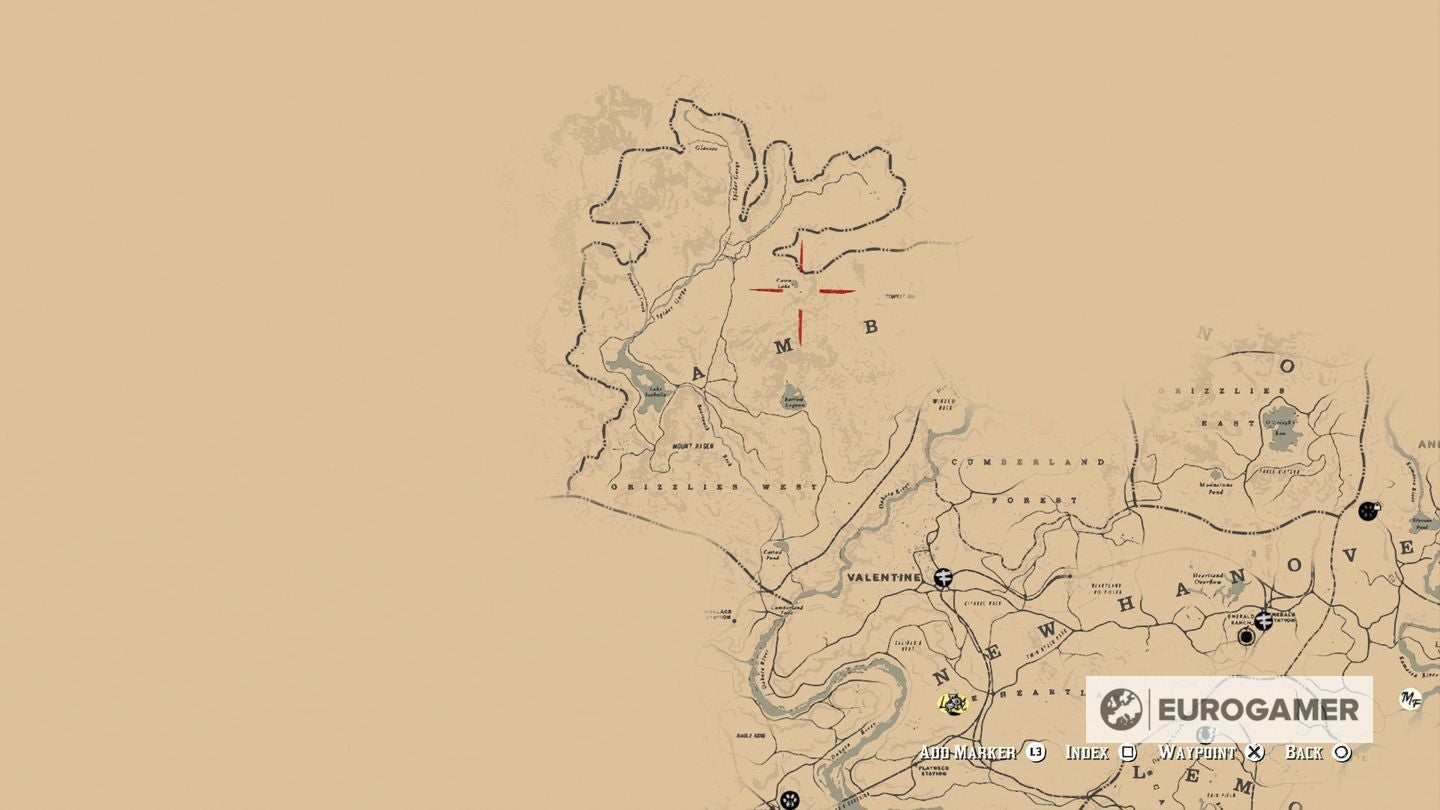Image resolution: width=1440 pixels, height=810 pixels.
Task: Set a Waypoint using the bottom bar
Action: click(1198, 751)
